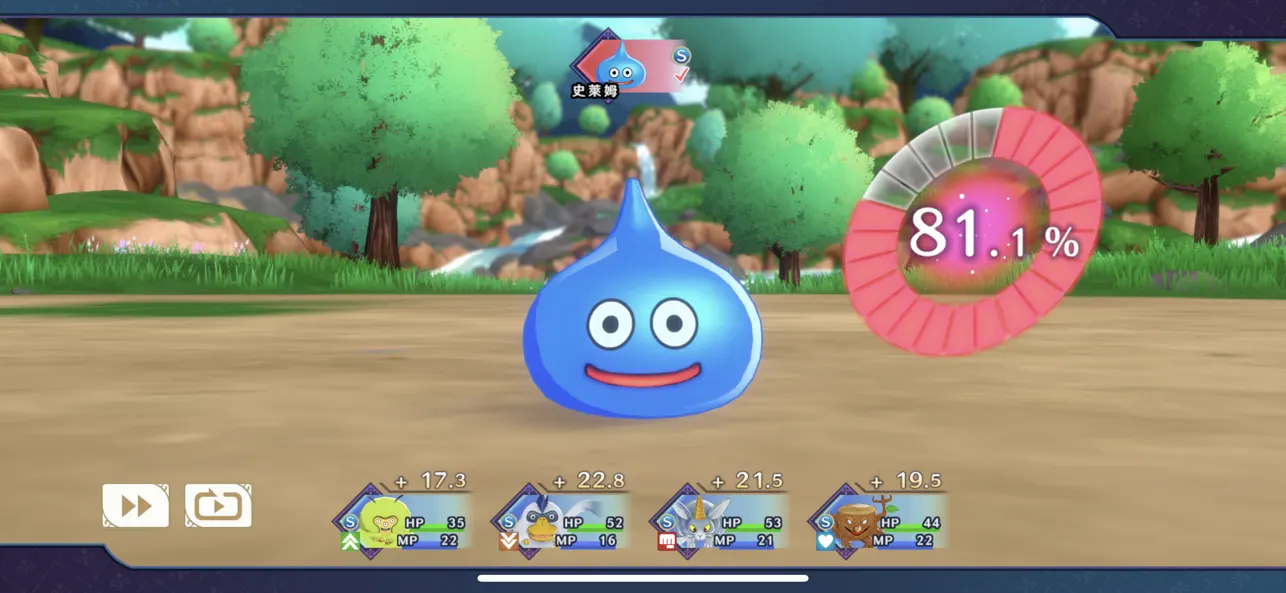
Task: Select the tree stump monster party card
Action: [x=876, y=522]
